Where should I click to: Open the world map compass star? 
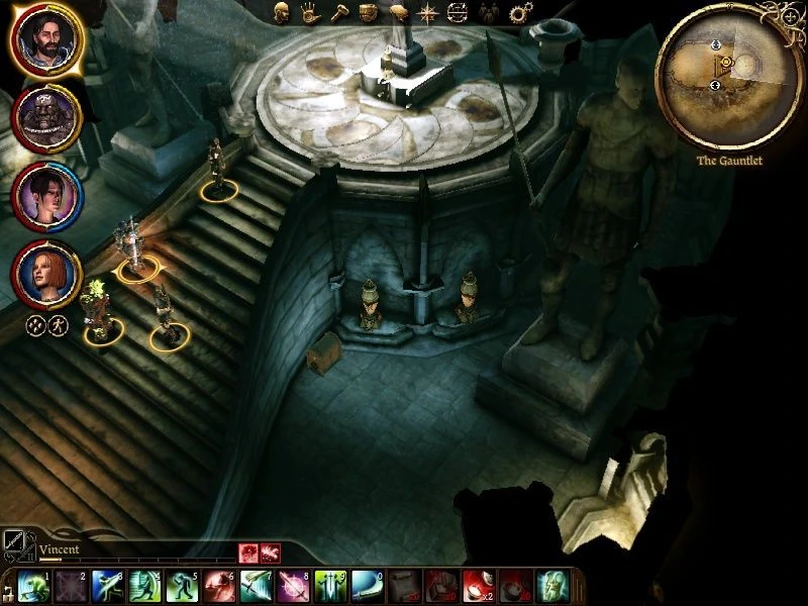[428, 13]
